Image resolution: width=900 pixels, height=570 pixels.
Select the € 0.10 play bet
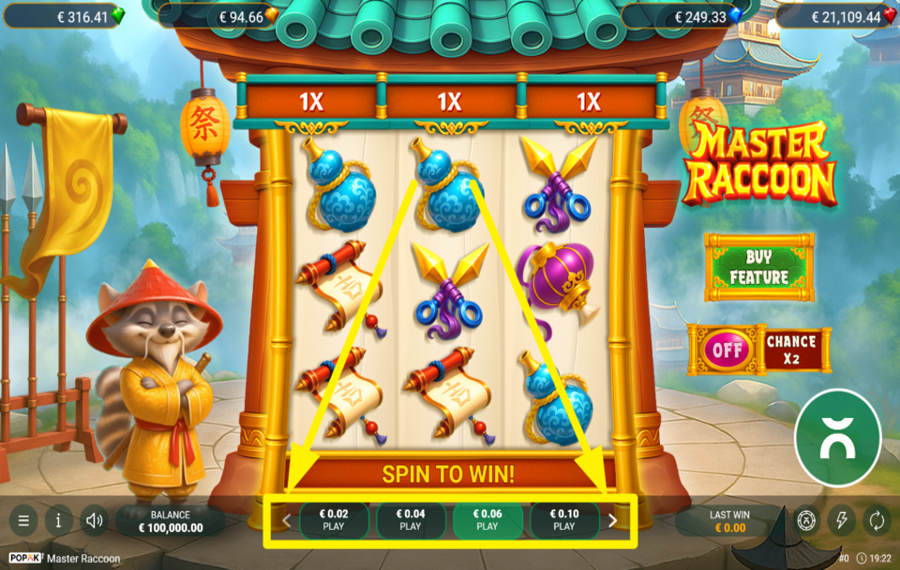click(x=564, y=520)
